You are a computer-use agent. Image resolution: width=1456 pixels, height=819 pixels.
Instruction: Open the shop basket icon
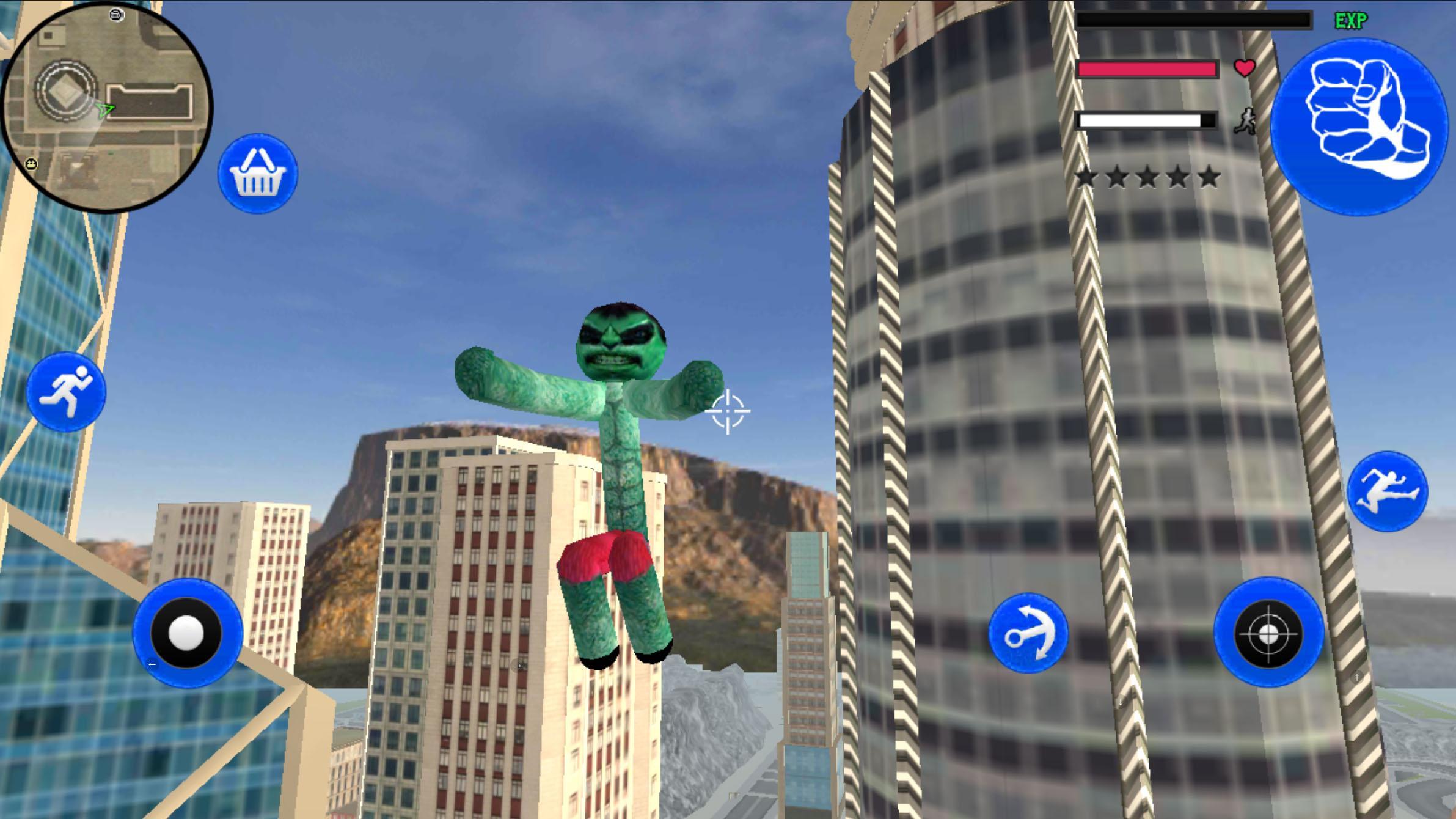(259, 173)
